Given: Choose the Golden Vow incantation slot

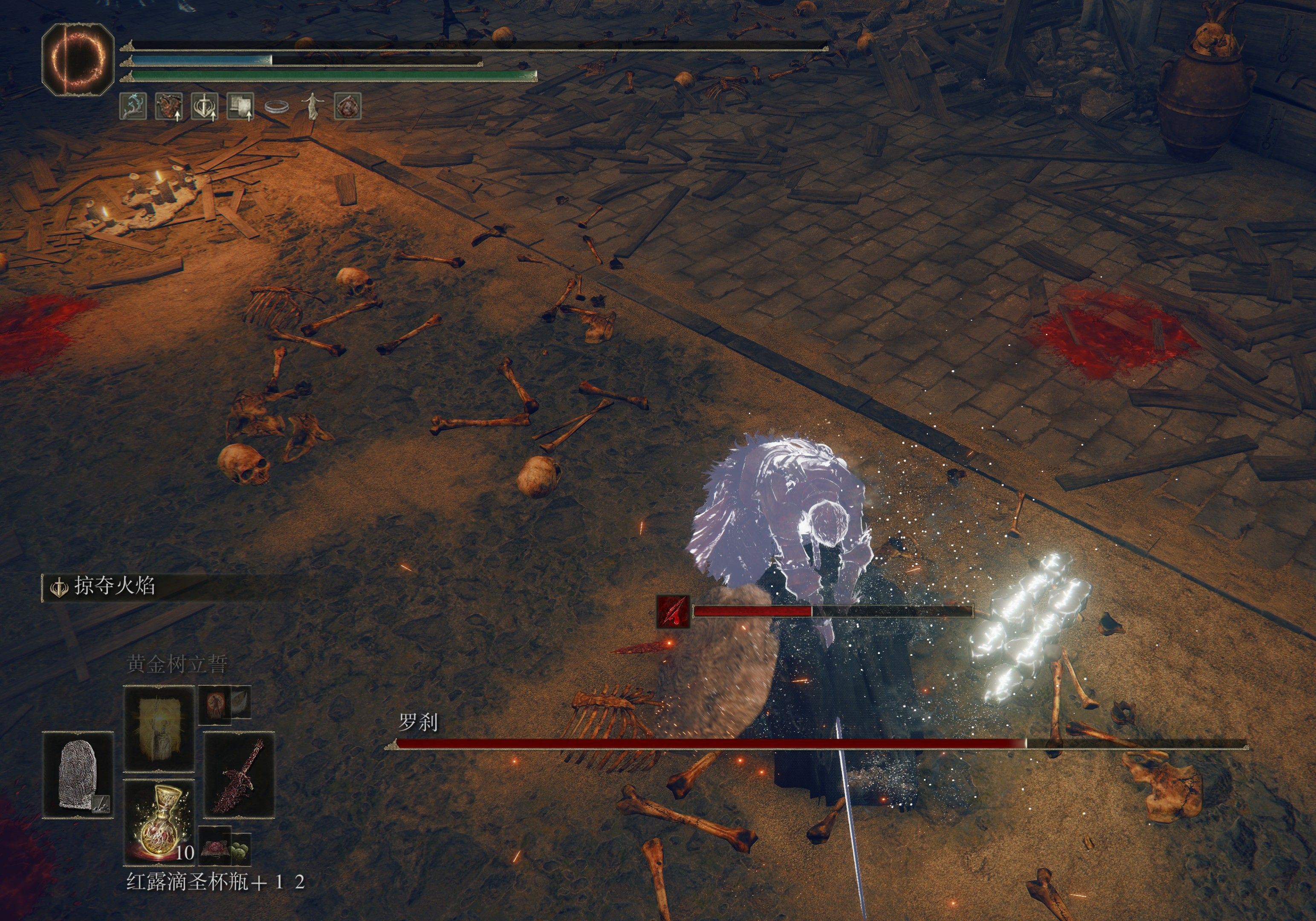Looking at the screenshot, I should point(159,728).
